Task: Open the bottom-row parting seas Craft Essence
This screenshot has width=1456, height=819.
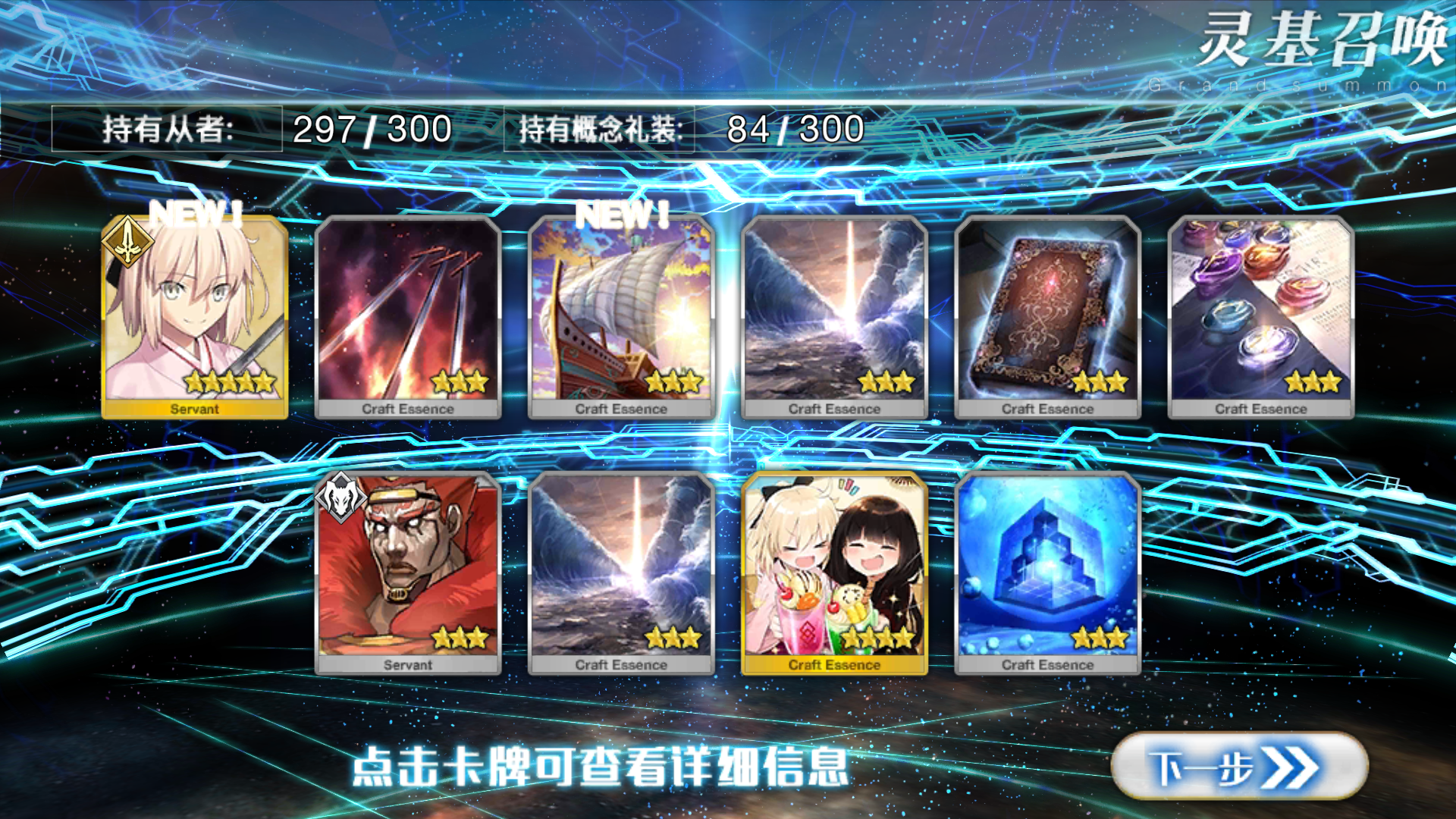Action: coord(622,569)
